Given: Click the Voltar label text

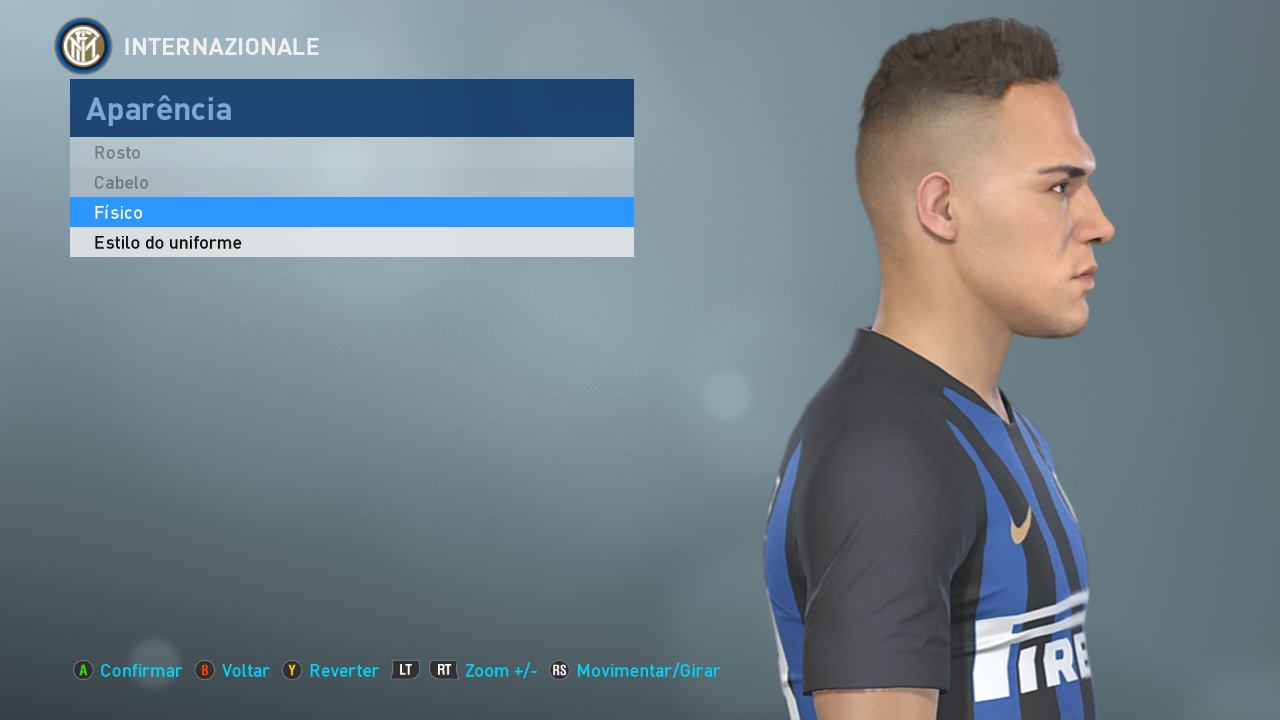Looking at the screenshot, I should coord(245,671).
